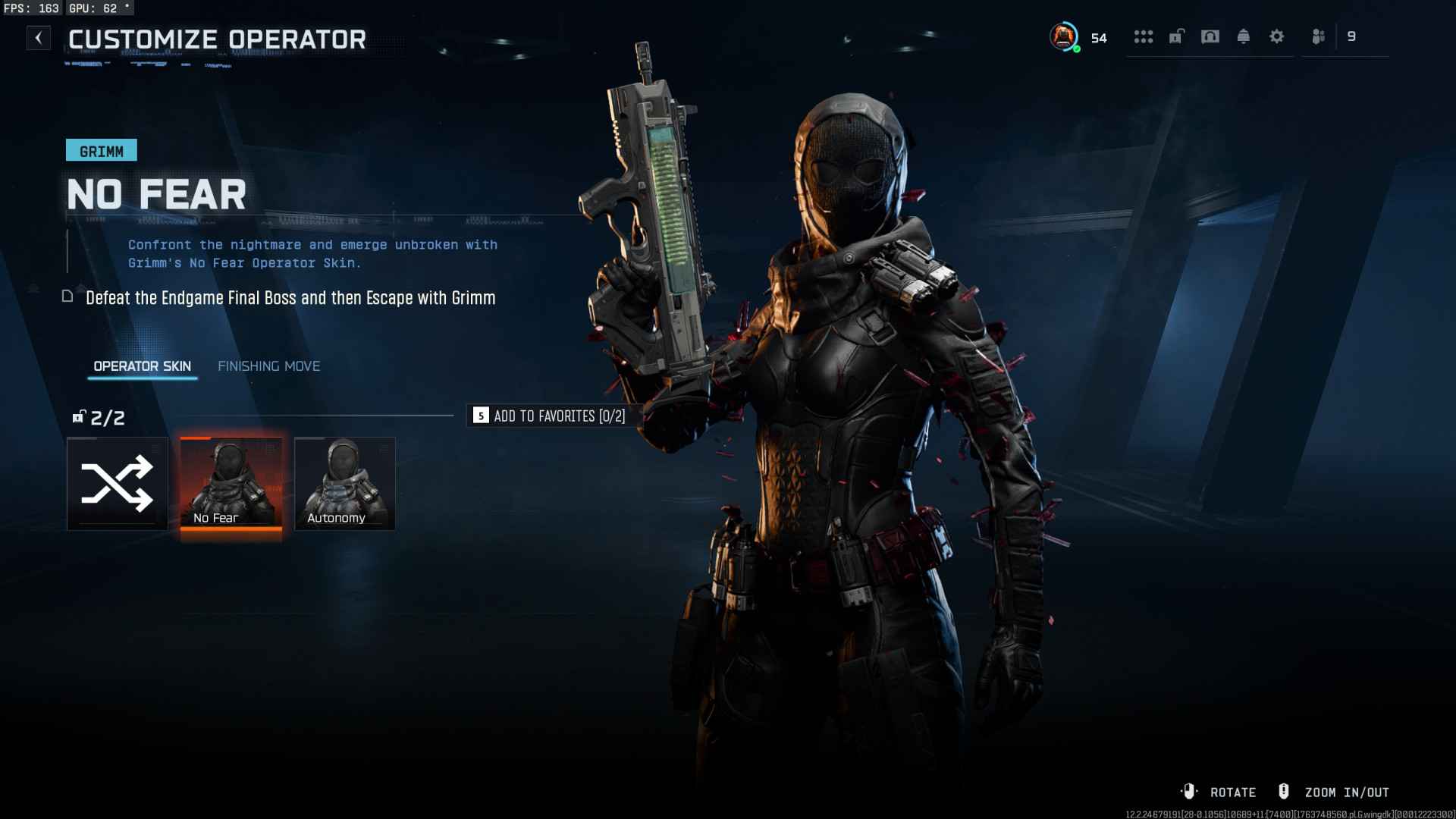Image resolution: width=1456 pixels, height=819 pixels.
Task: Open the social friends list icon
Action: [x=1319, y=36]
